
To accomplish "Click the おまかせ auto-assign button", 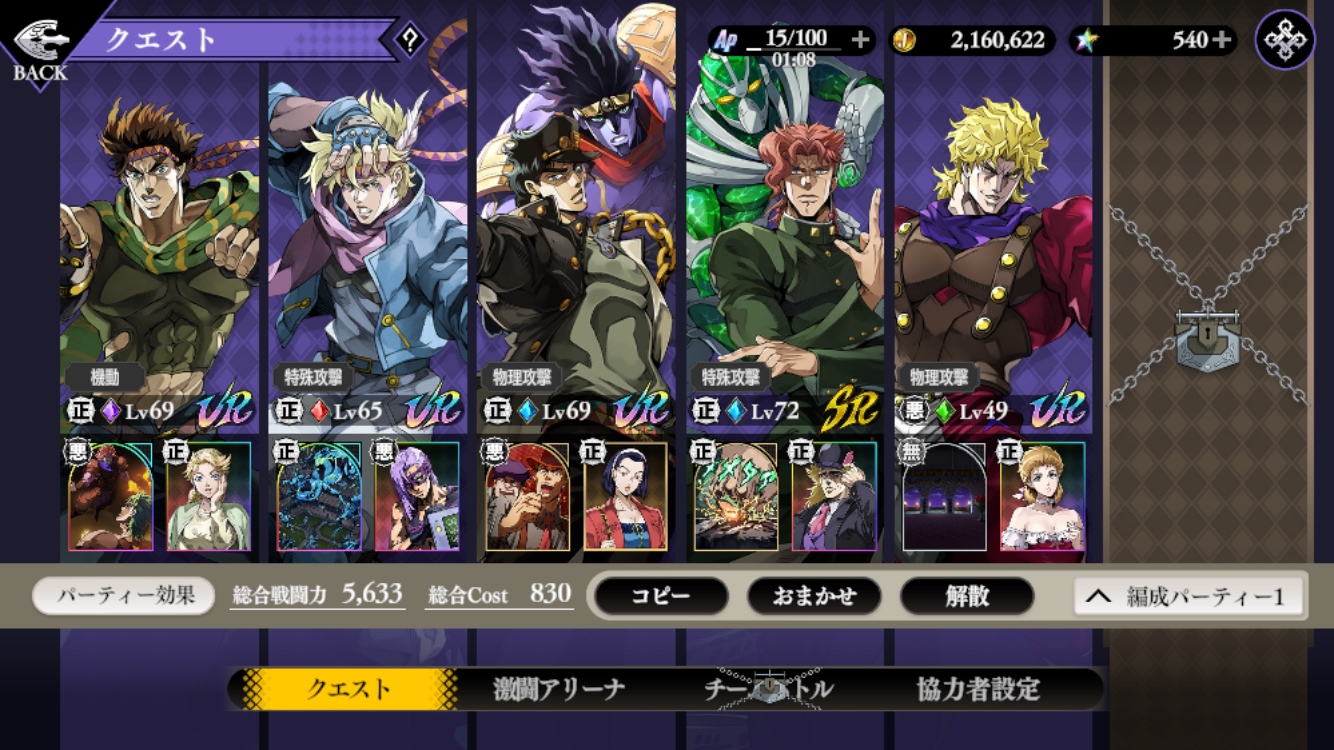I will coord(814,596).
